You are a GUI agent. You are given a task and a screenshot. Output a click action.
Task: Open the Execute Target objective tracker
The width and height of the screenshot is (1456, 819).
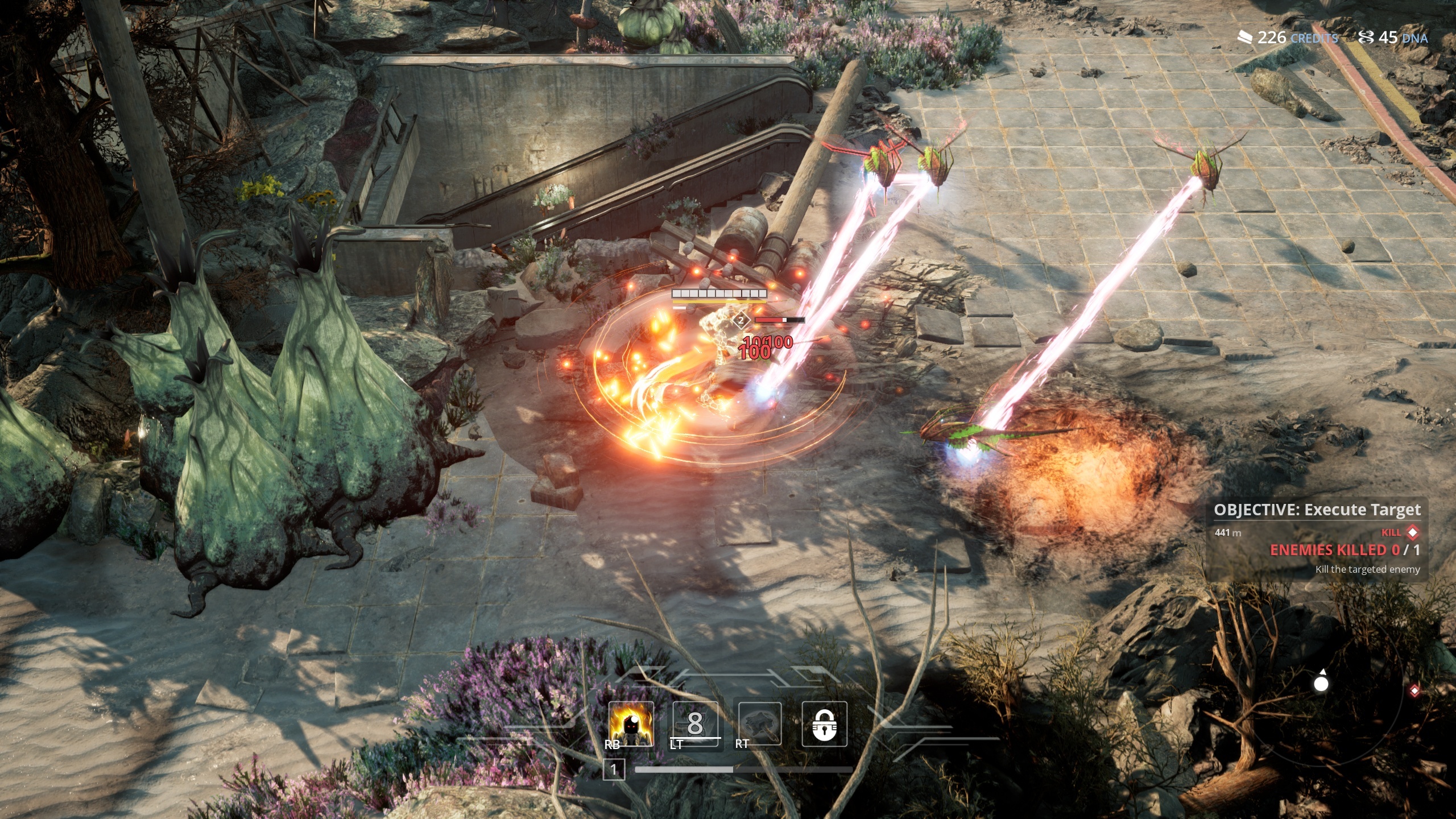pos(1317,510)
